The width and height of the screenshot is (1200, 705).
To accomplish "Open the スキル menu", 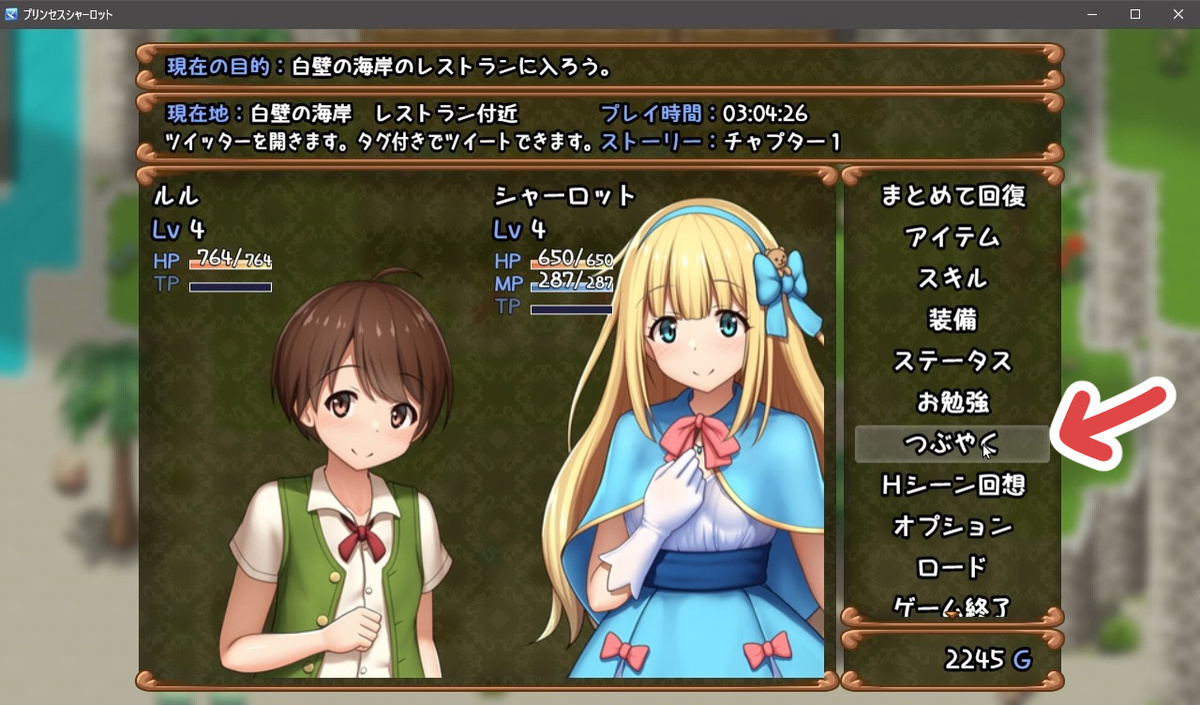I will tap(952, 279).
